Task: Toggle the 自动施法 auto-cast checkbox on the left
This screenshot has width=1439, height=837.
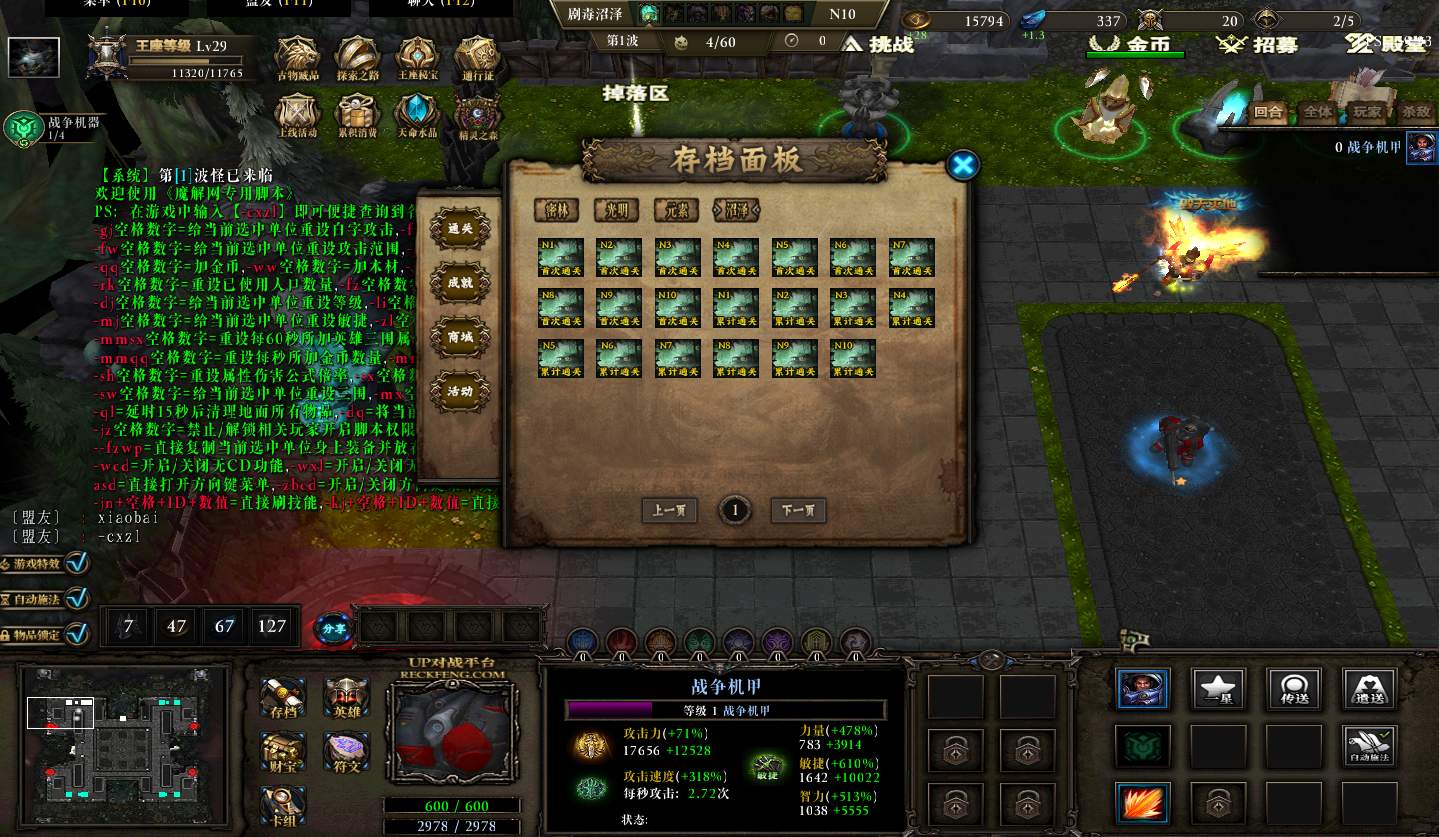Action: click(77, 599)
